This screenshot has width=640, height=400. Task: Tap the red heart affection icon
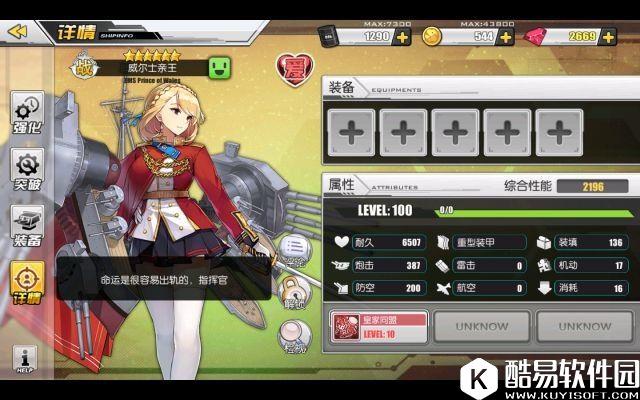coord(291,69)
